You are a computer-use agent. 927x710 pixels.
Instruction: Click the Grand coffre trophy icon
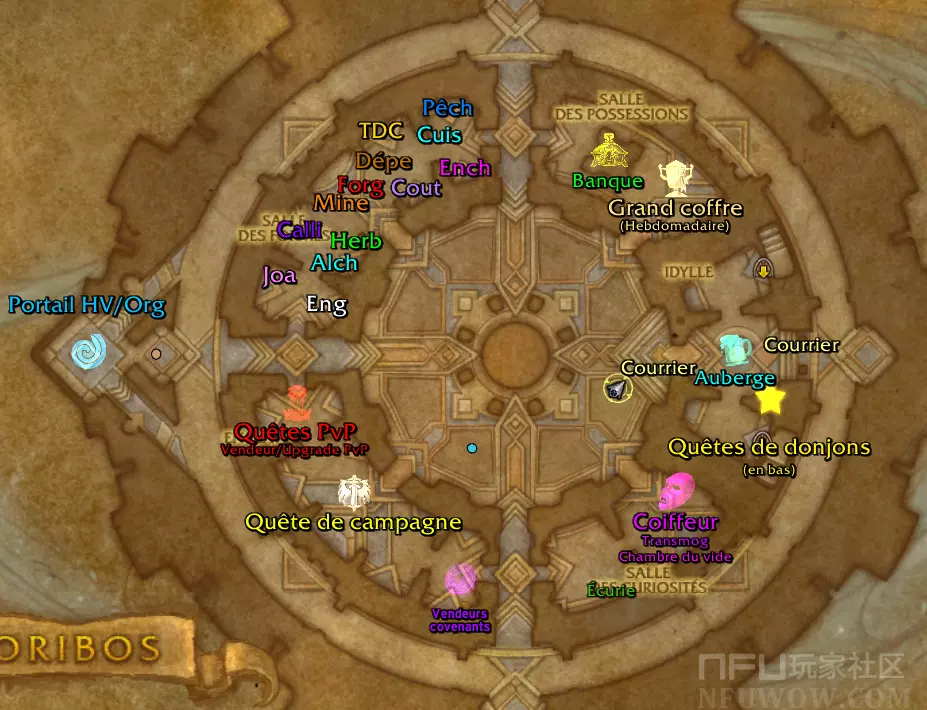click(675, 178)
